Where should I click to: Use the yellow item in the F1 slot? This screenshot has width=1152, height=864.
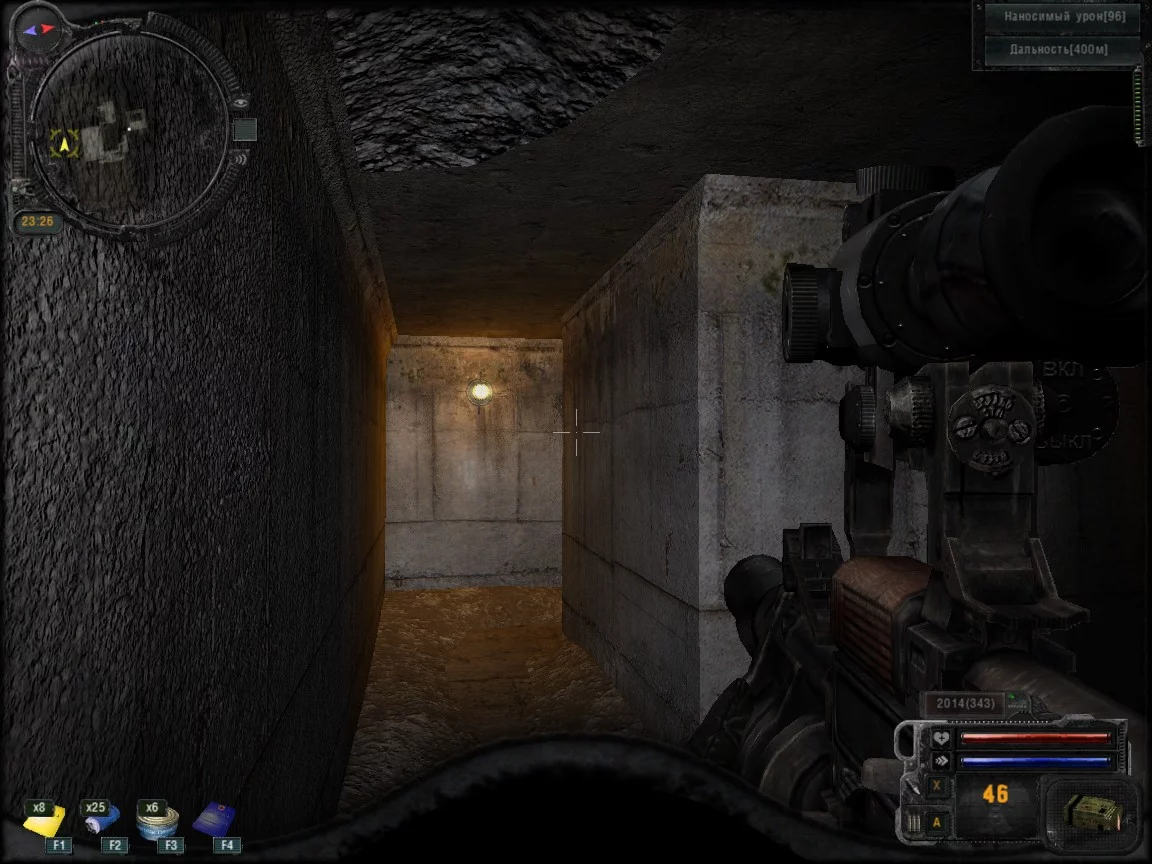pyautogui.click(x=45, y=820)
